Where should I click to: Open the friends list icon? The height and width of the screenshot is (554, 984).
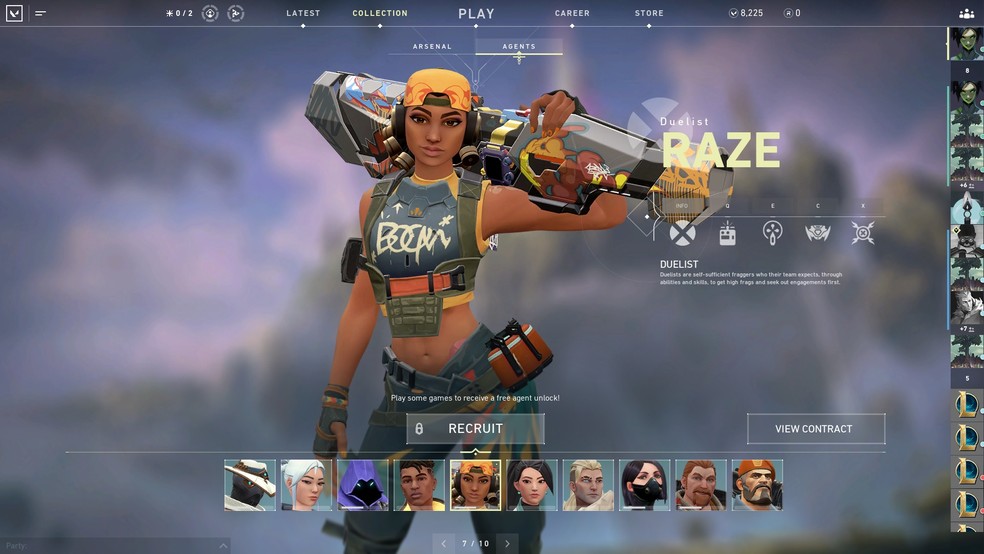(966, 14)
